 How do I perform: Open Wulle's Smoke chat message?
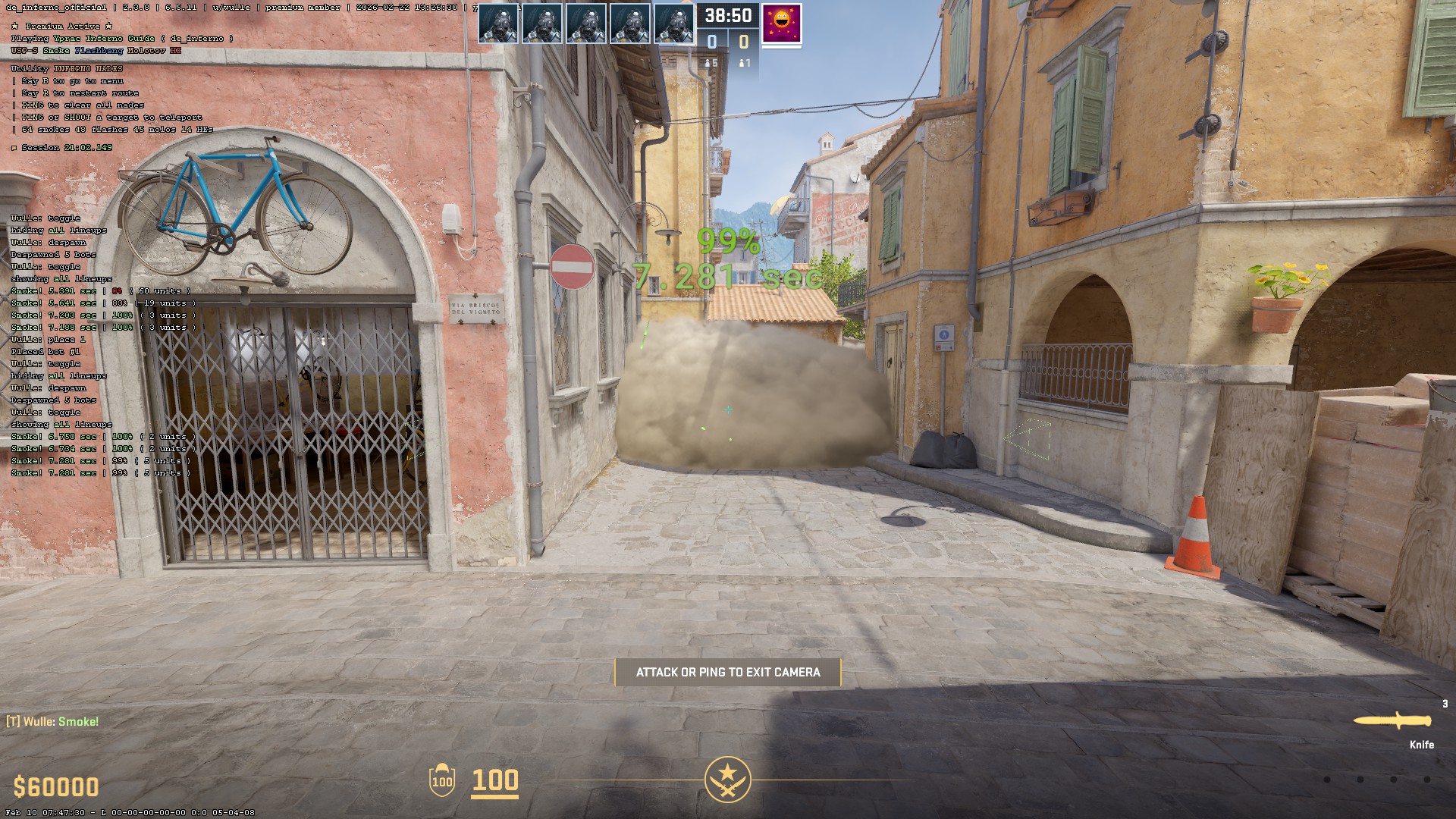coord(53,721)
